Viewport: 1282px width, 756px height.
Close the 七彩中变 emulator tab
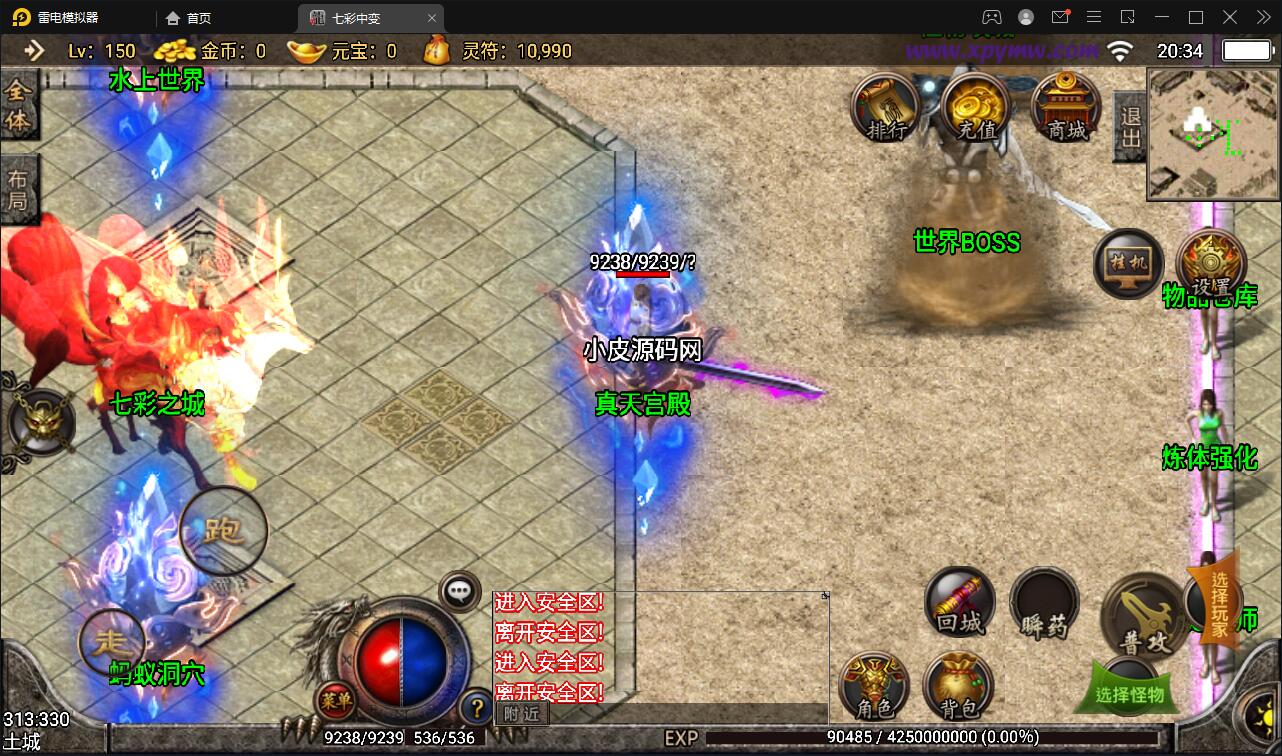(431, 18)
